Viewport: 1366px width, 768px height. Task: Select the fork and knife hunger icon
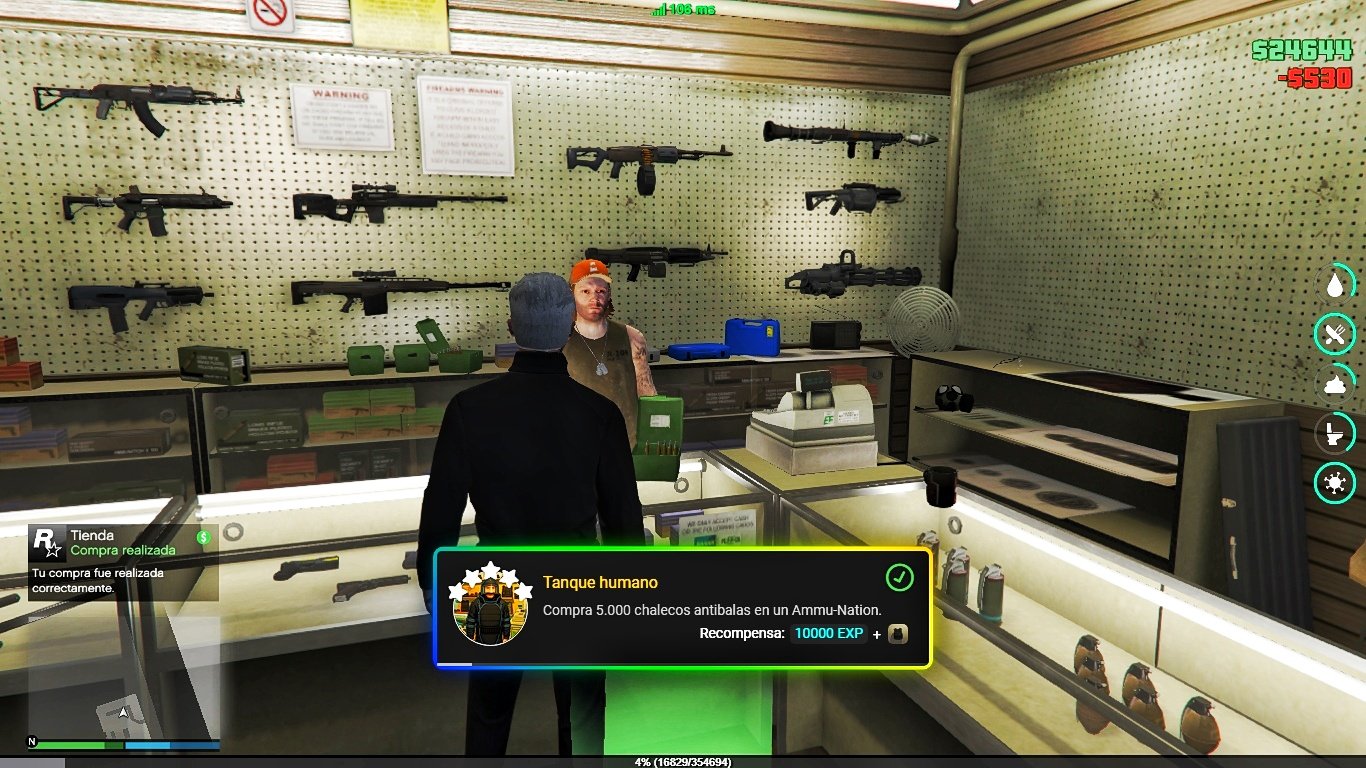[1333, 334]
